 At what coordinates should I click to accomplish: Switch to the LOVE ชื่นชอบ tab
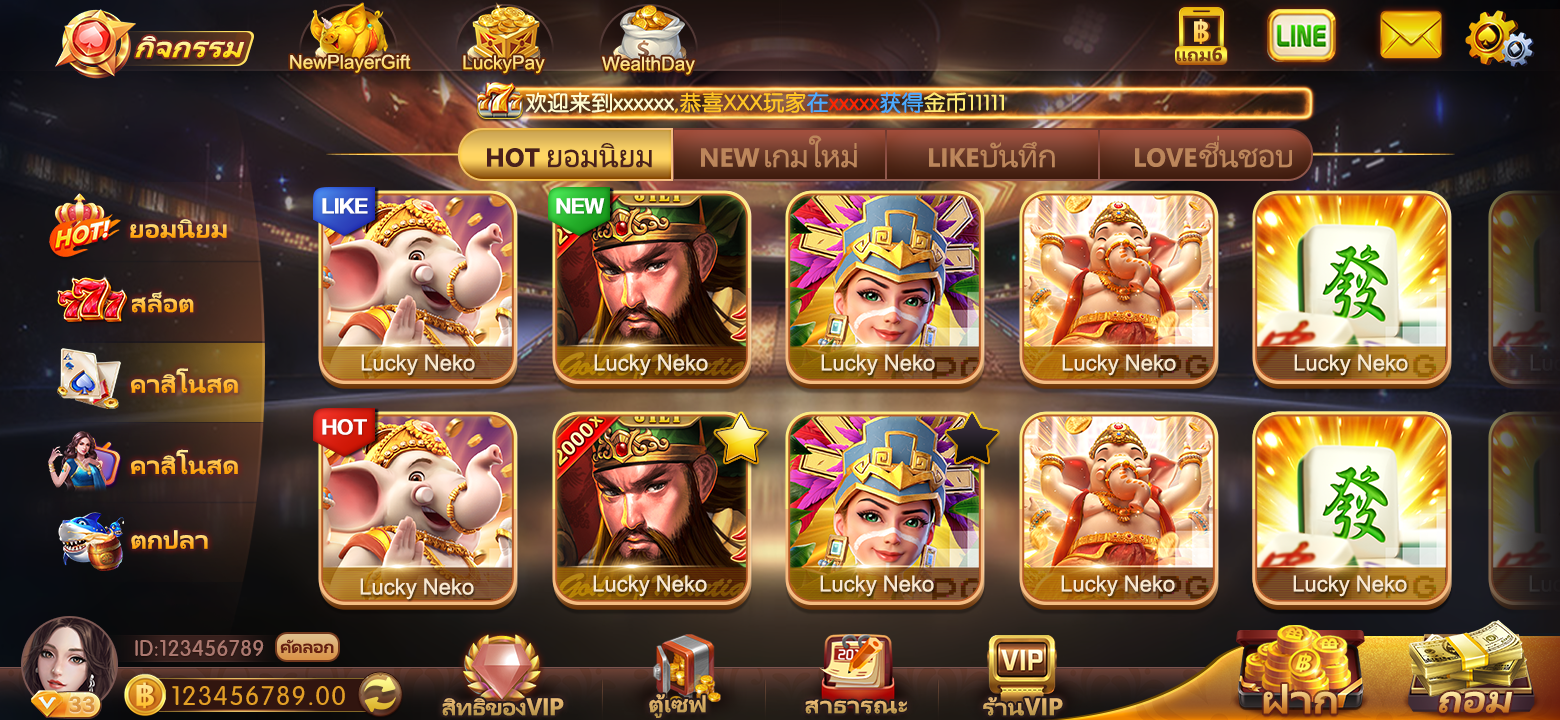click(x=1212, y=157)
